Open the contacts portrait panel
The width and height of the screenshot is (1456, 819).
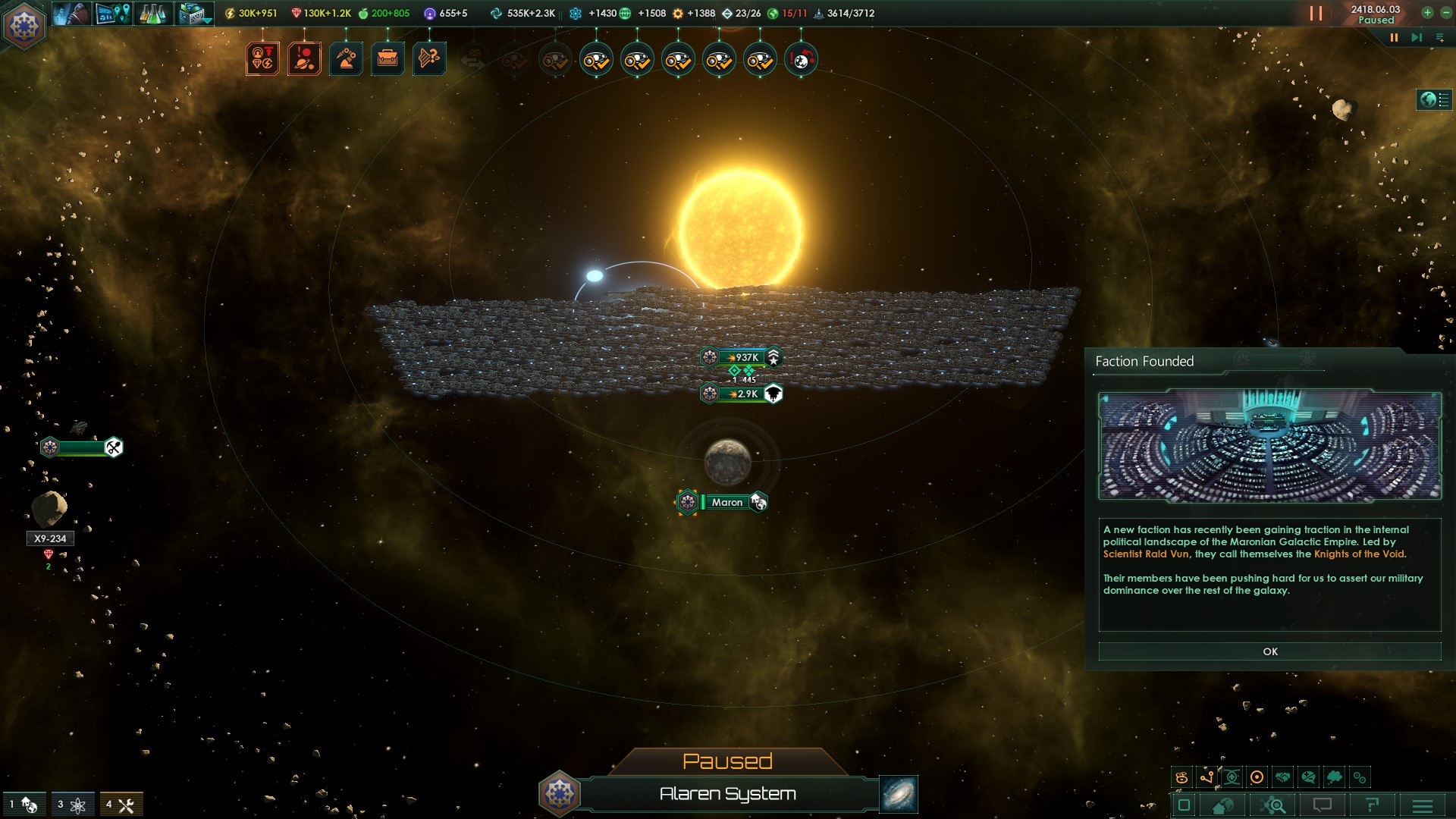click(72, 14)
